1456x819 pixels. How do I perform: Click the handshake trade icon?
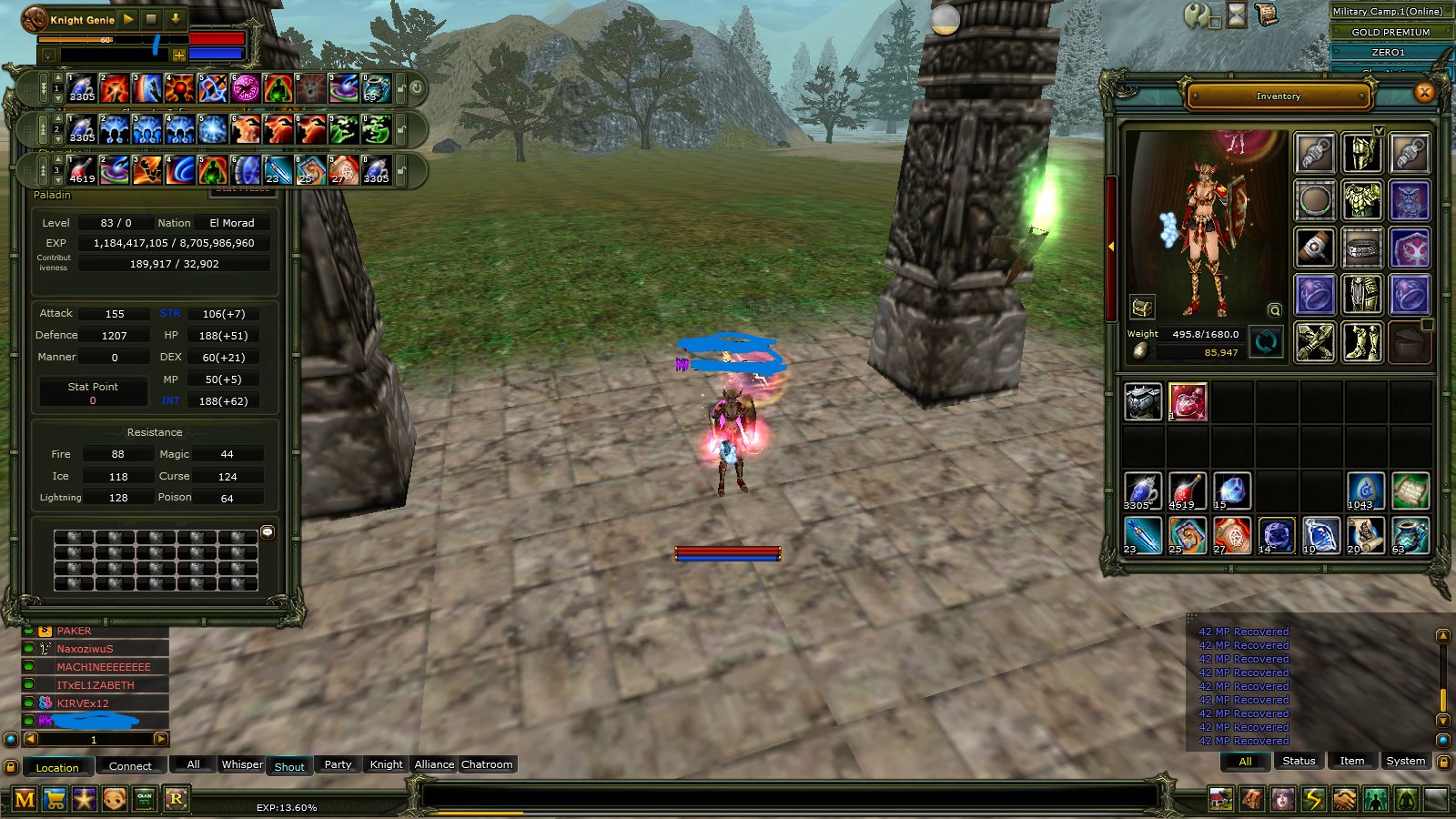pyautogui.click(x=1344, y=800)
